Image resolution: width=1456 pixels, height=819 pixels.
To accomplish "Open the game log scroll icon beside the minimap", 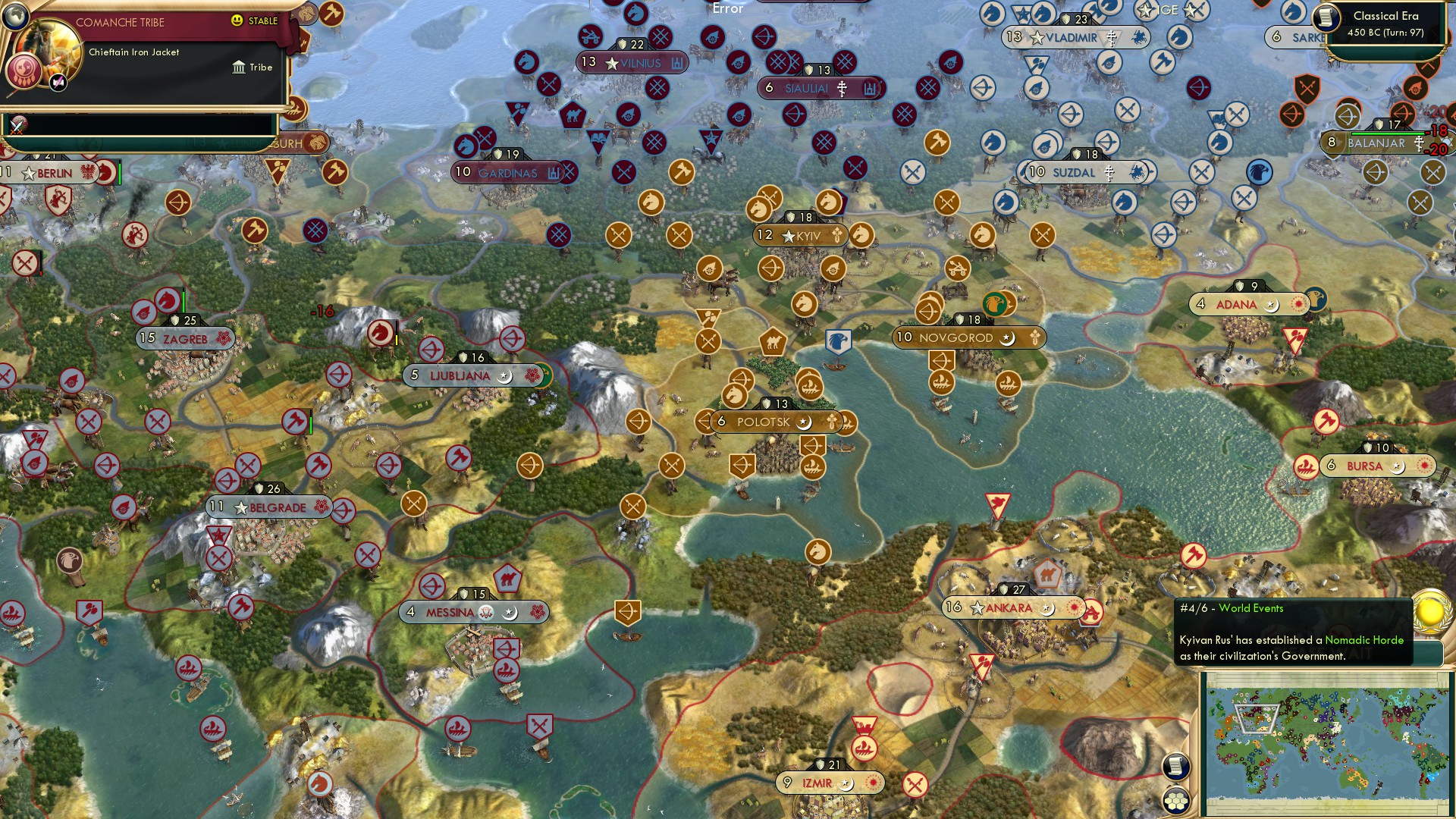I will (x=1175, y=768).
